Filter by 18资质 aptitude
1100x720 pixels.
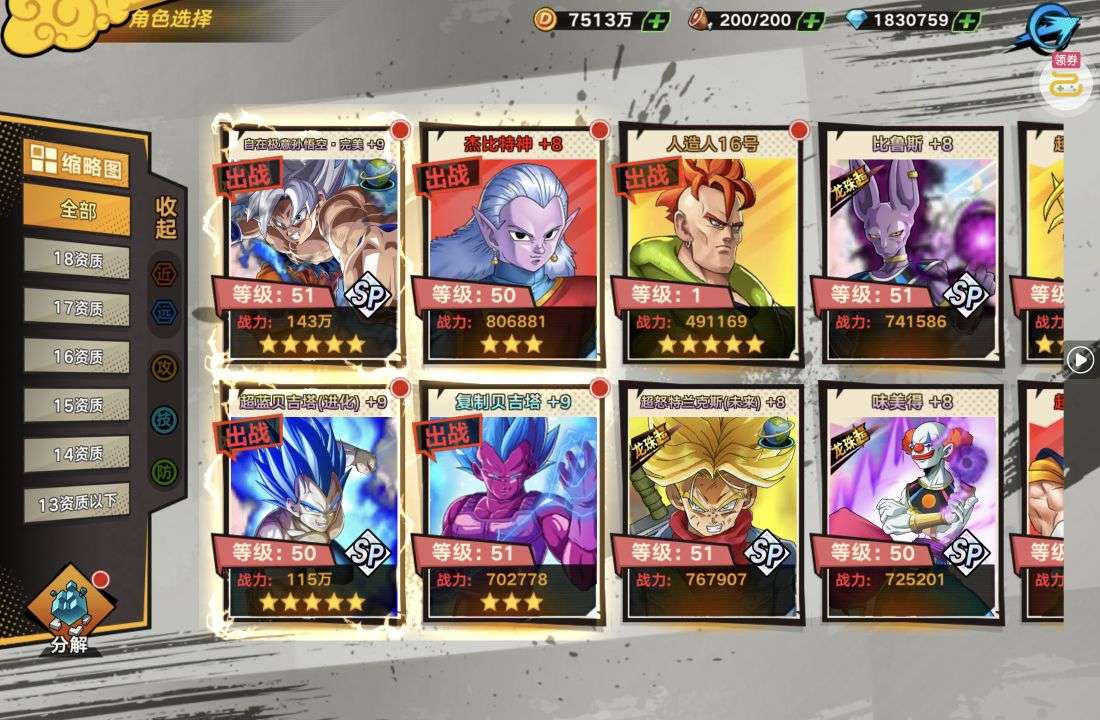[x=77, y=259]
